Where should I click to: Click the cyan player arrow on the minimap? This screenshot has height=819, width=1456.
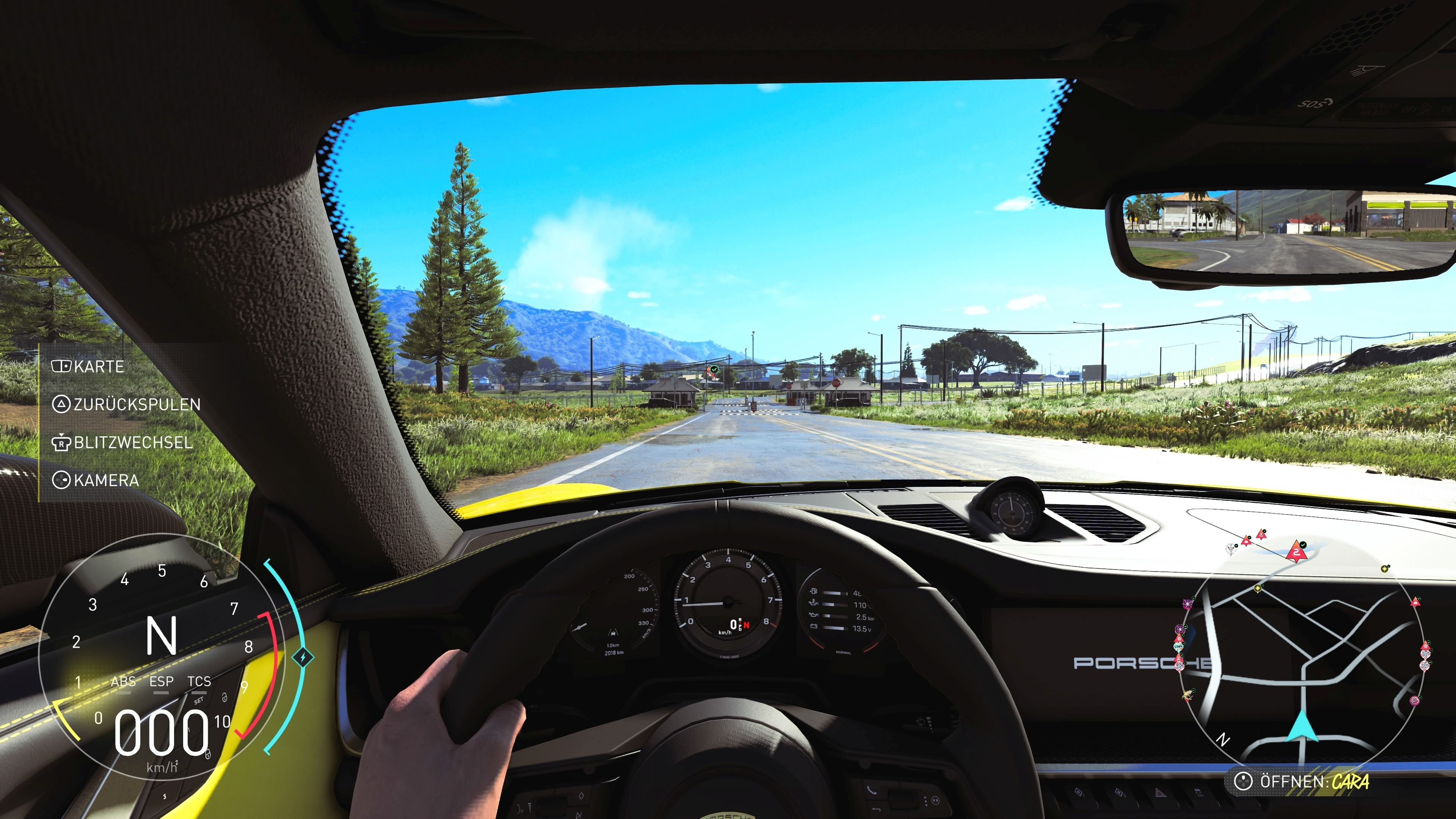pyautogui.click(x=1302, y=728)
